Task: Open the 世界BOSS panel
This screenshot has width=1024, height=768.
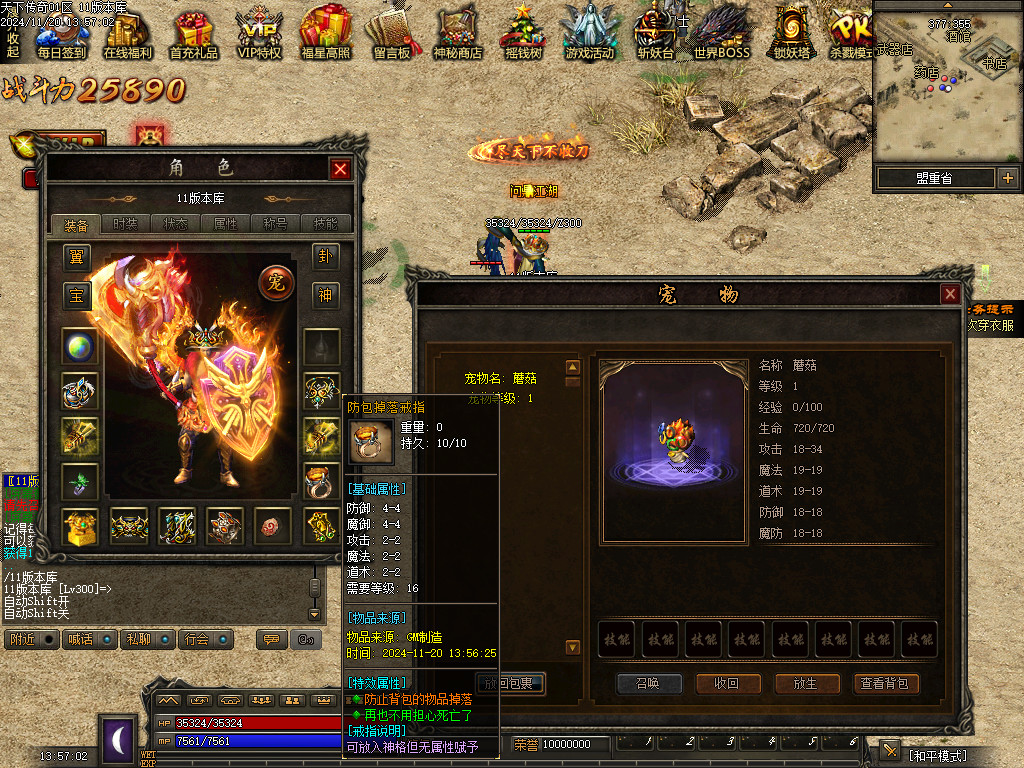Action: 721,33
